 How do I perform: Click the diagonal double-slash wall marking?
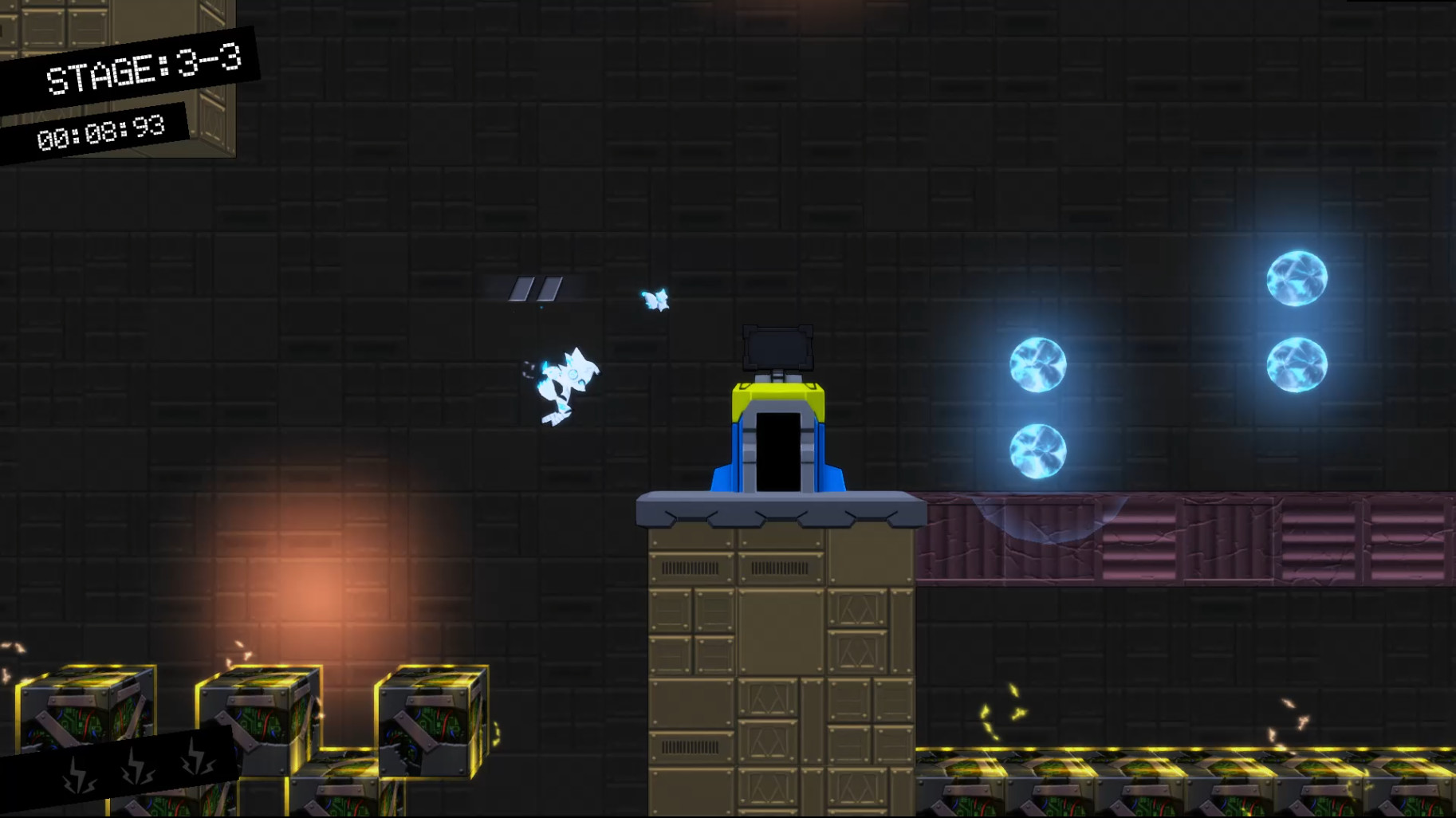point(535,289)
